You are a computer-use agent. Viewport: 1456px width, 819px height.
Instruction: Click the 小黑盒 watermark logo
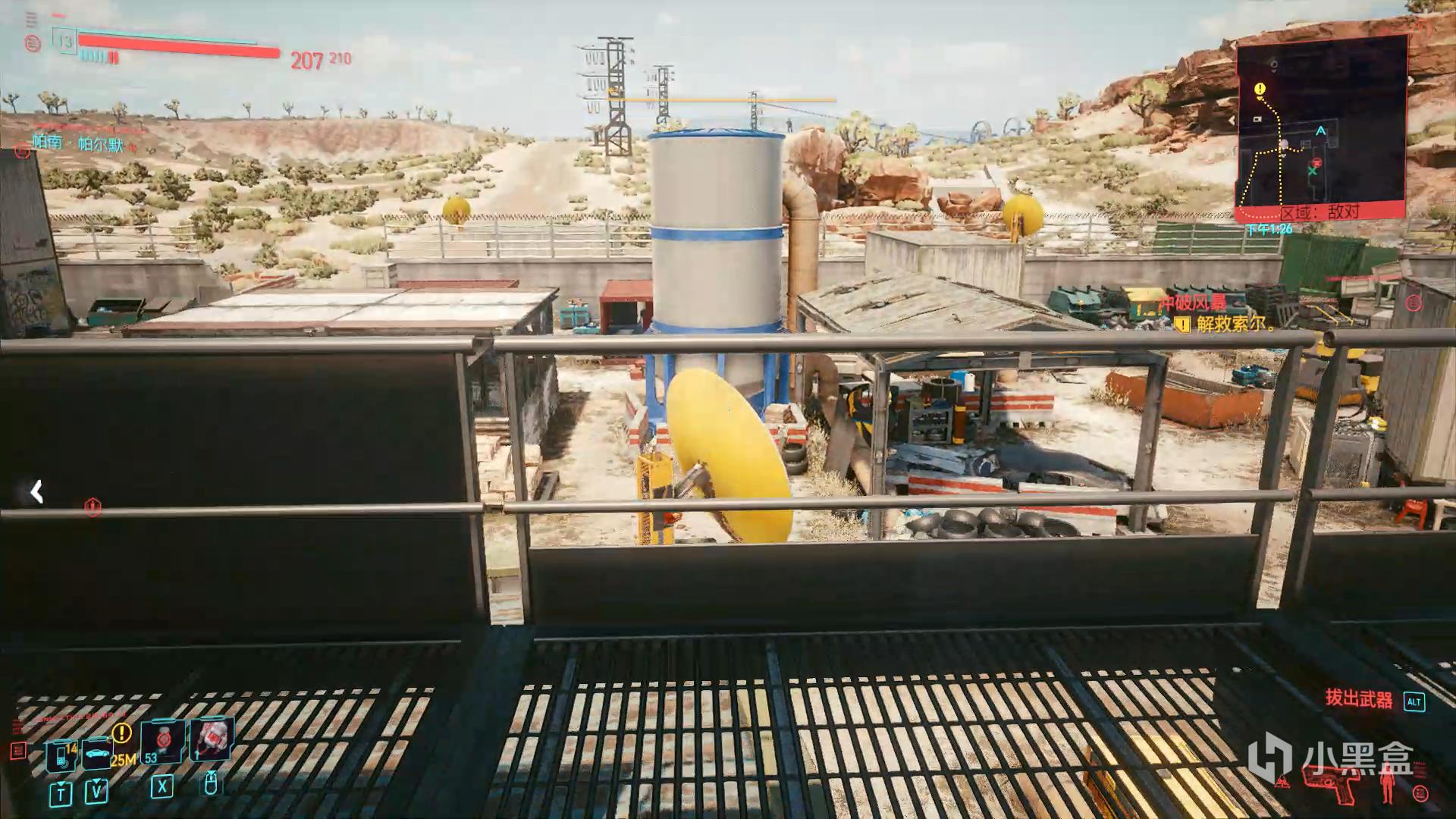(x=1331, y=756)
